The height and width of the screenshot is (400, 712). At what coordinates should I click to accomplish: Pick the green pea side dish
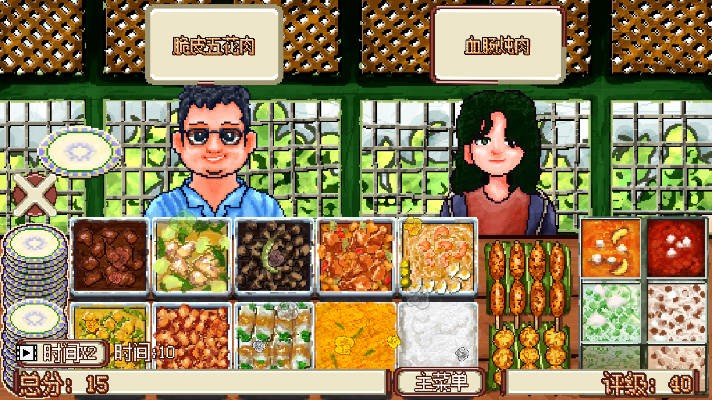[x=610, y=310]
